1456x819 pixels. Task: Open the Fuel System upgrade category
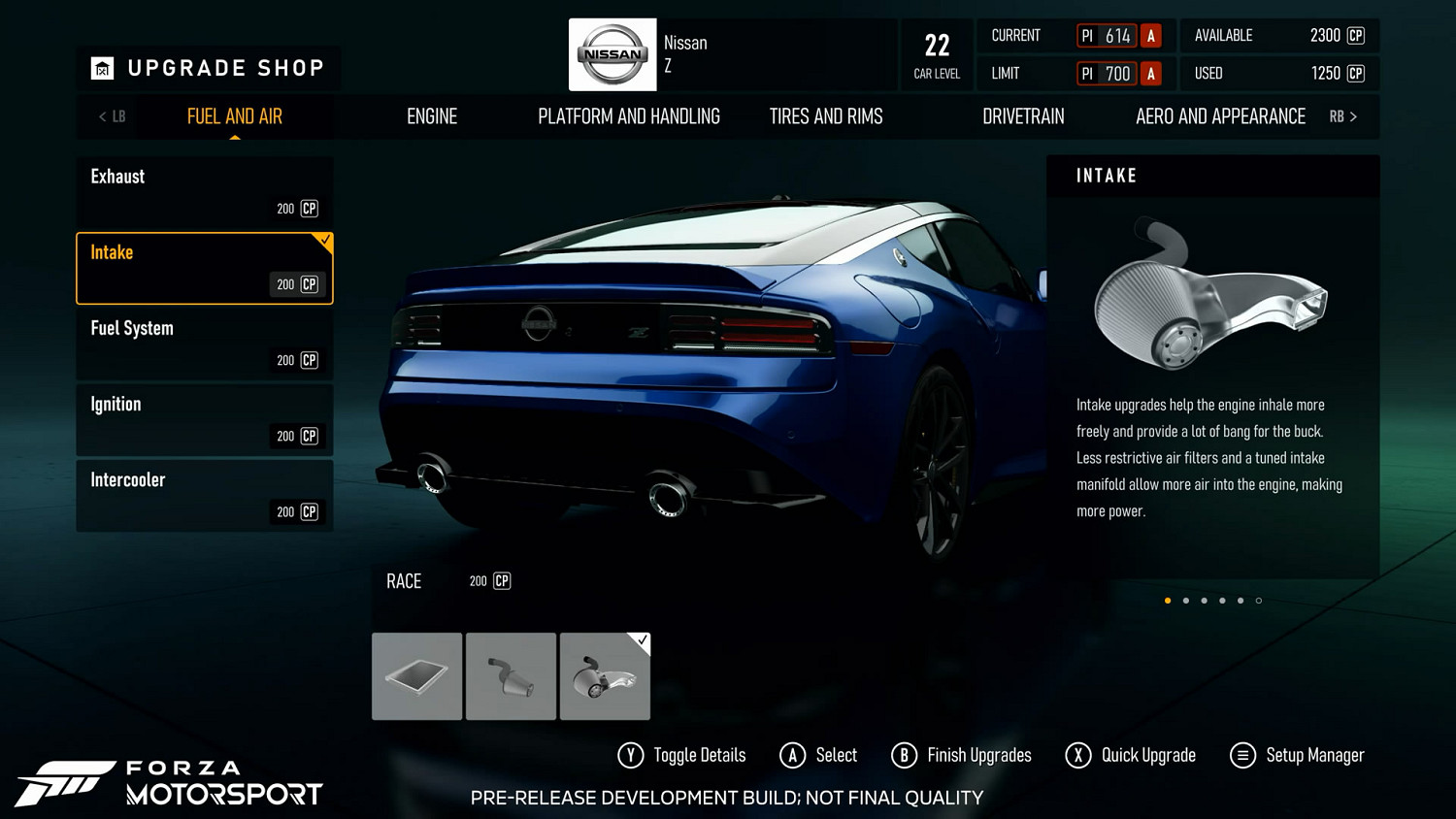pos(205,344)
